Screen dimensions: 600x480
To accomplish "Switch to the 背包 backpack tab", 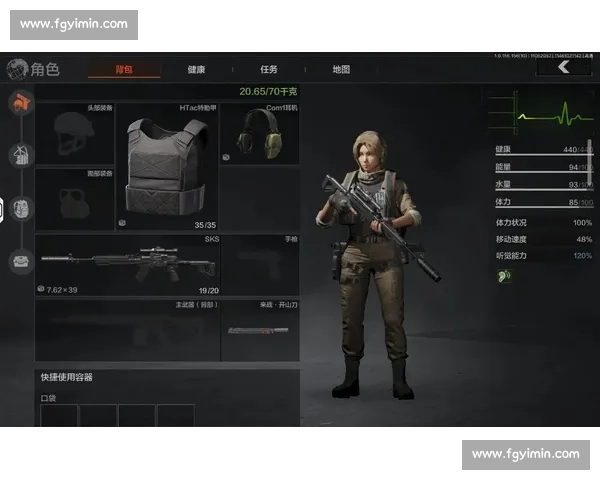I will [x=124, y=70].
